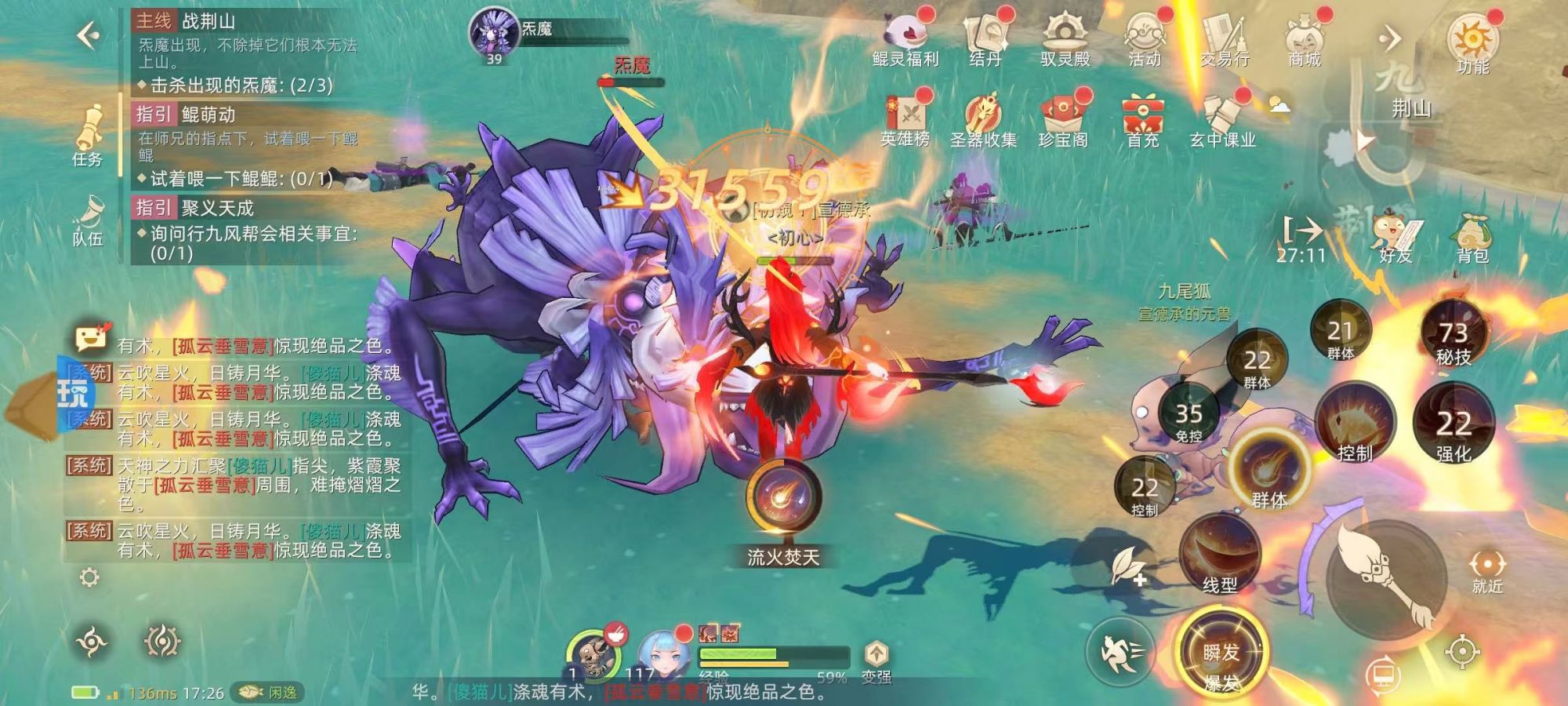Open the 鲲灵福利 welfare menu
1568x706 pixels.
[906, 38]
